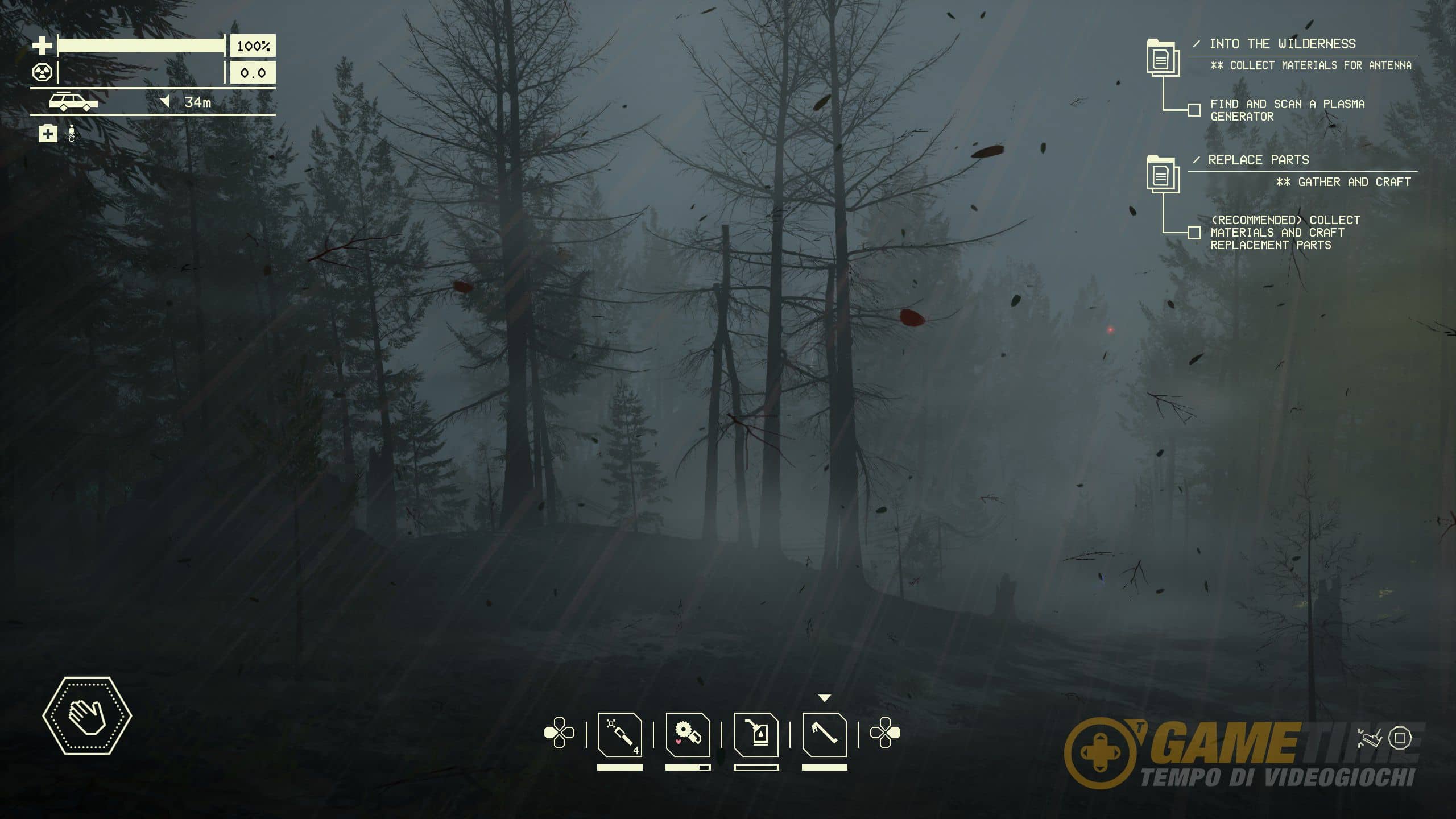Open the Replace Parts quest entry

coord(1258,160)
